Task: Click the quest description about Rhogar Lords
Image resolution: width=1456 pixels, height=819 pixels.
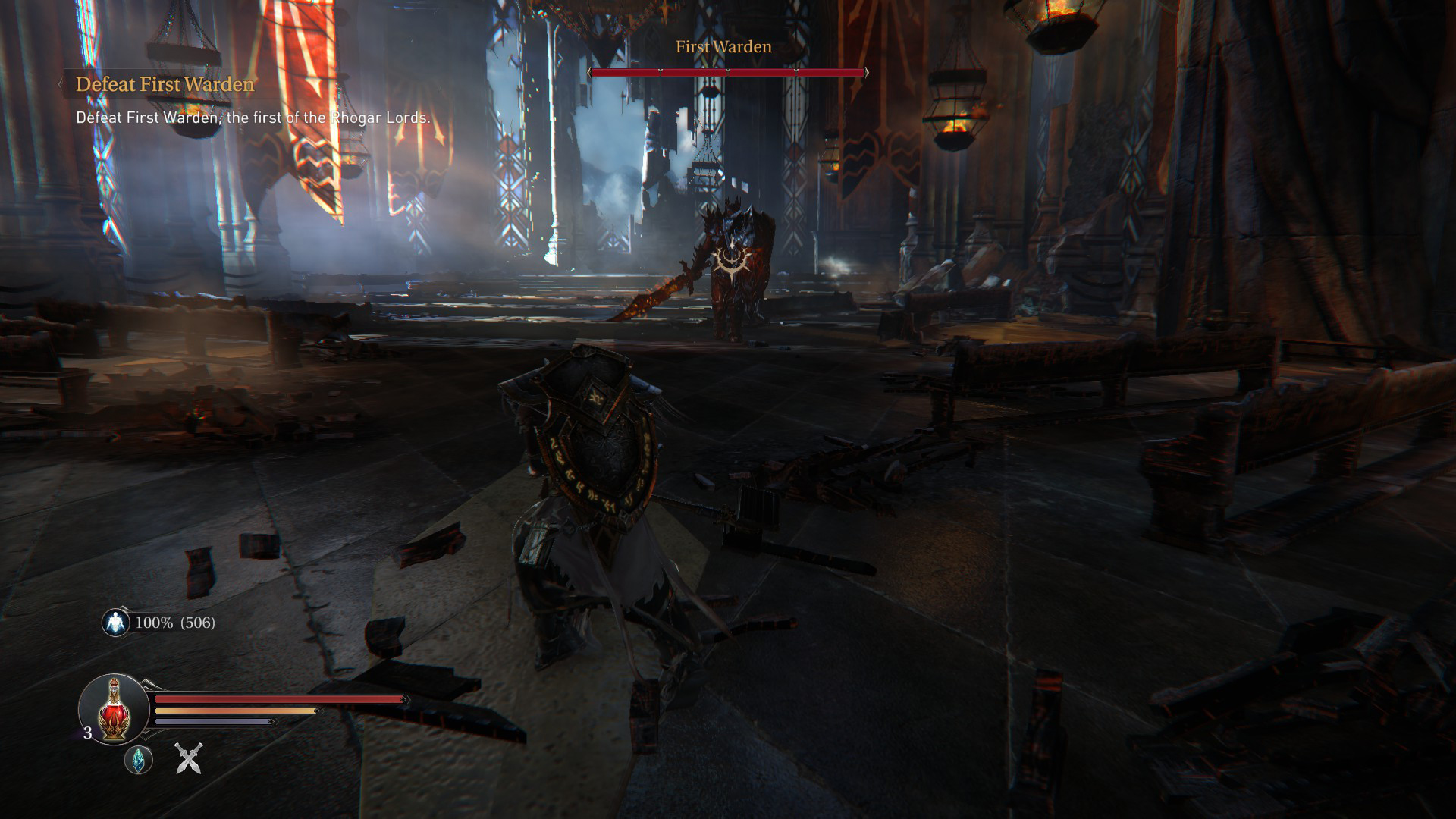Action: tap(252, 118)
